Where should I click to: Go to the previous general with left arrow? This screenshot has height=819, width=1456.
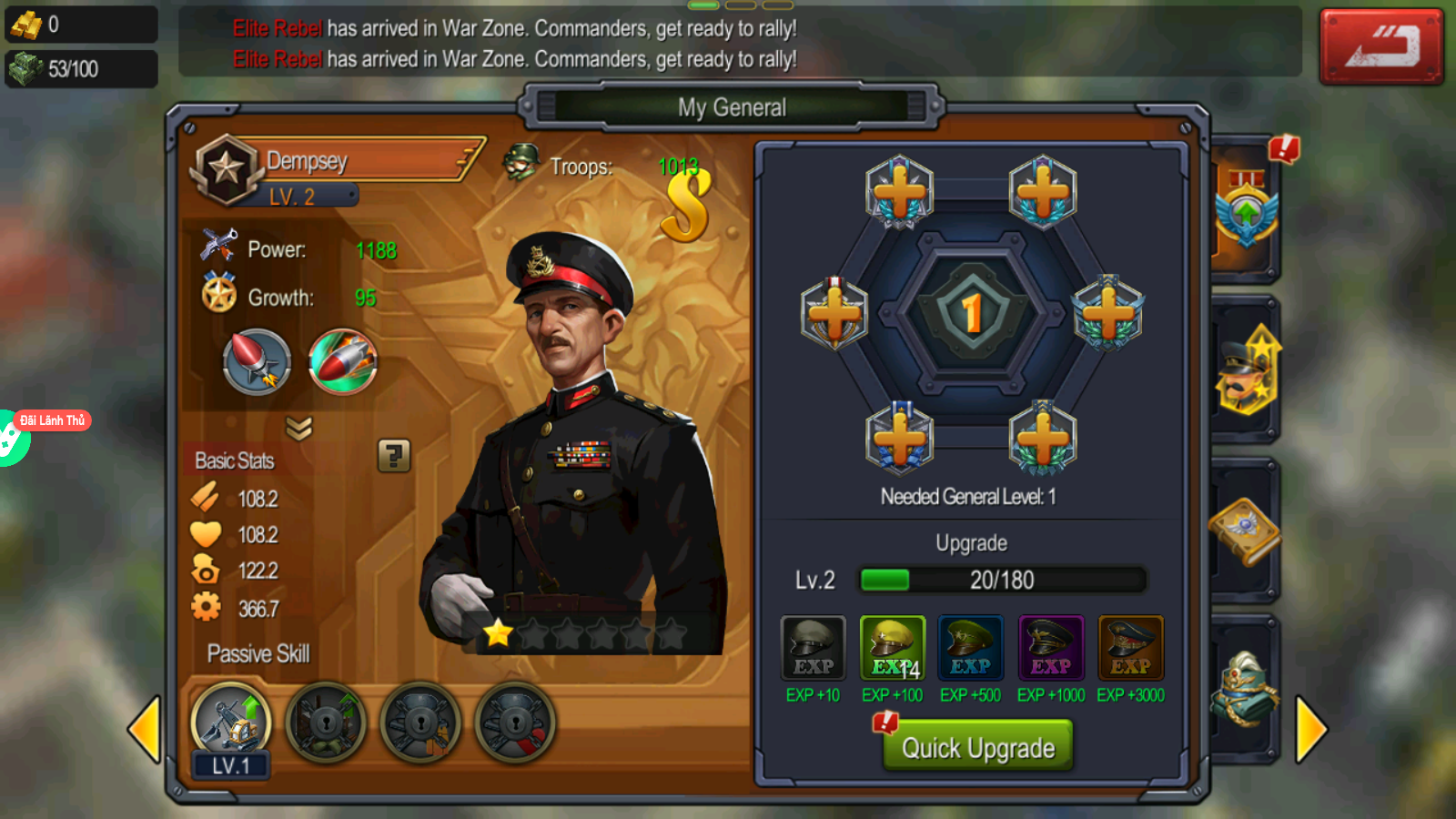click(x=144, y=729)
